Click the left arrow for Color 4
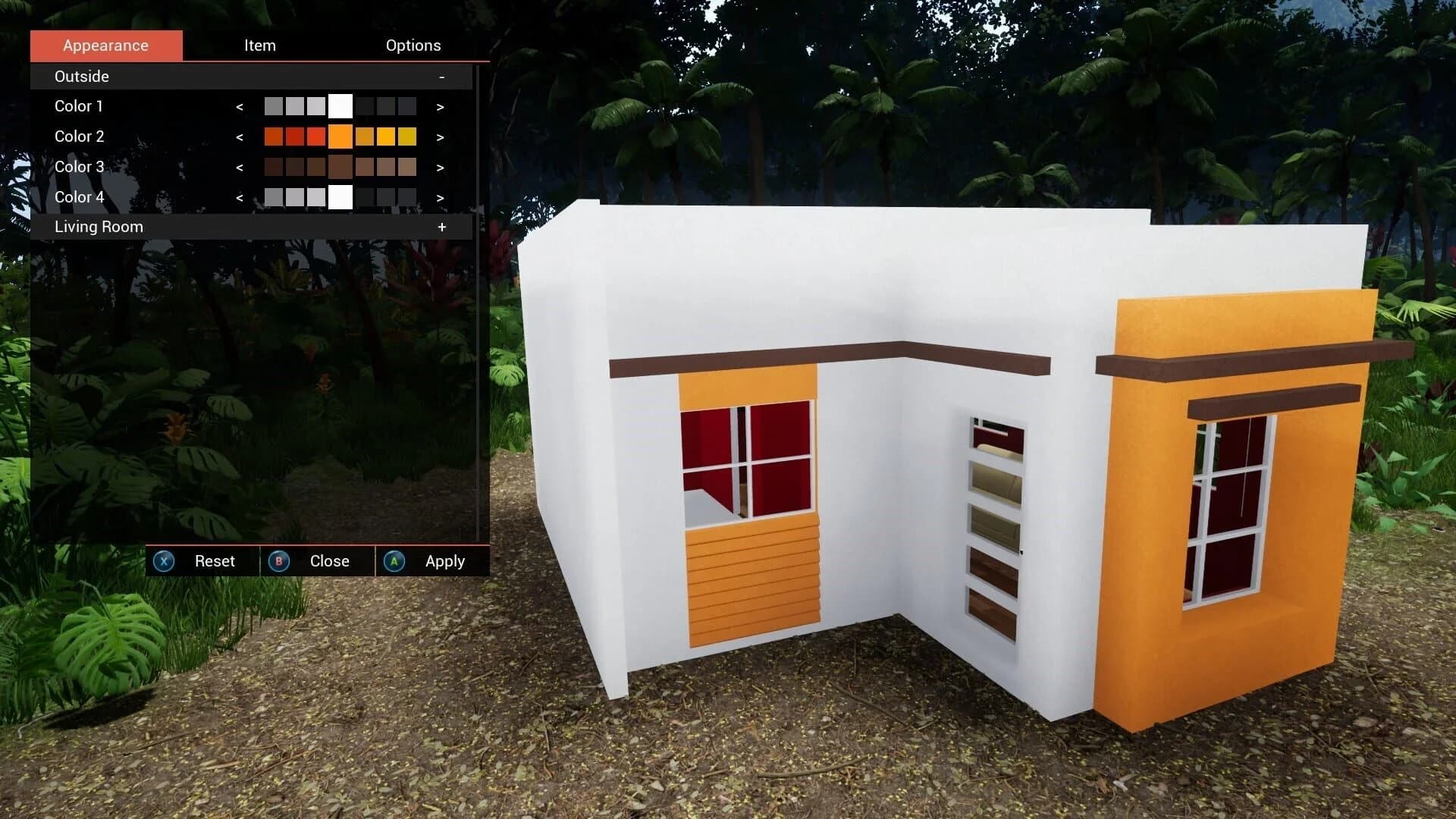The width and height of the screenshot is (1456, 819). (240, 197)
